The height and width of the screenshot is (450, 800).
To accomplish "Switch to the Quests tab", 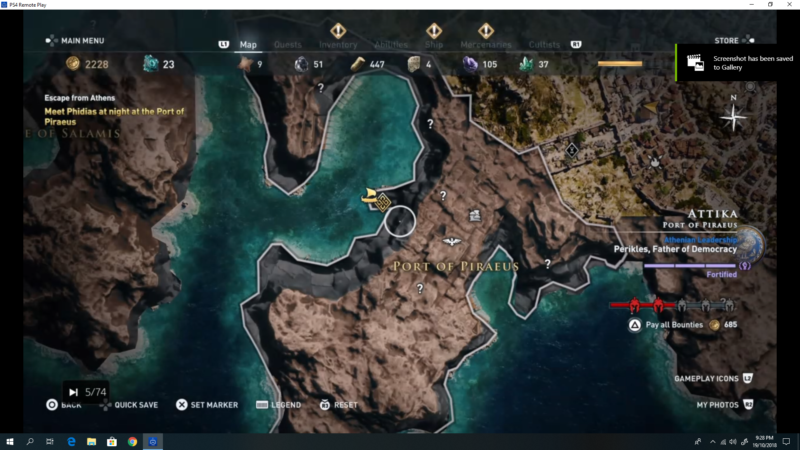I will [x=288, y=45].
